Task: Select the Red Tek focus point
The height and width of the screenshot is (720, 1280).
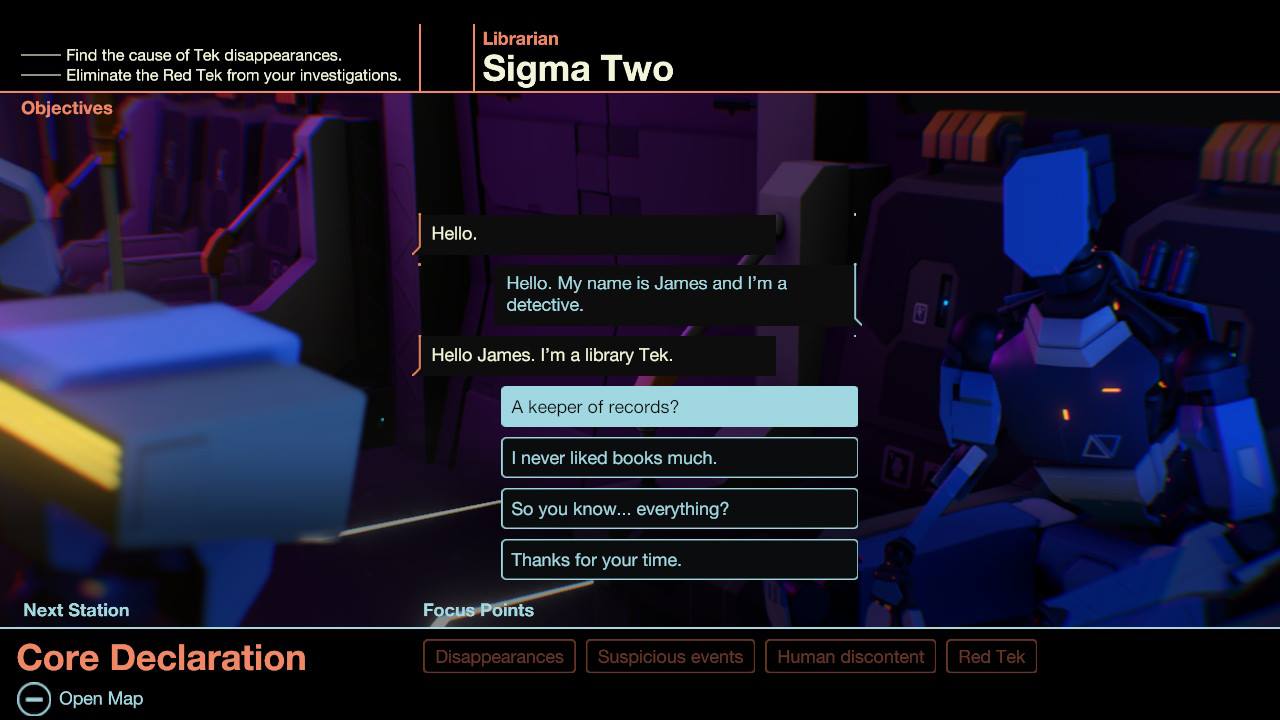Action: (x=991, y=657)
